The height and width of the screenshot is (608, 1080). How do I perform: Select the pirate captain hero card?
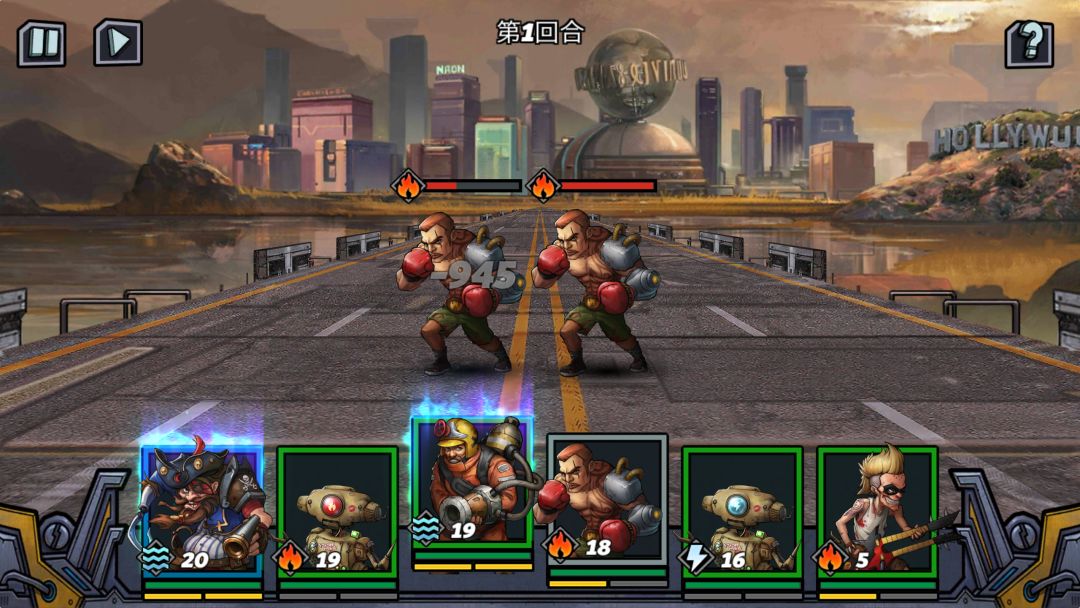(x=202, y=510)
